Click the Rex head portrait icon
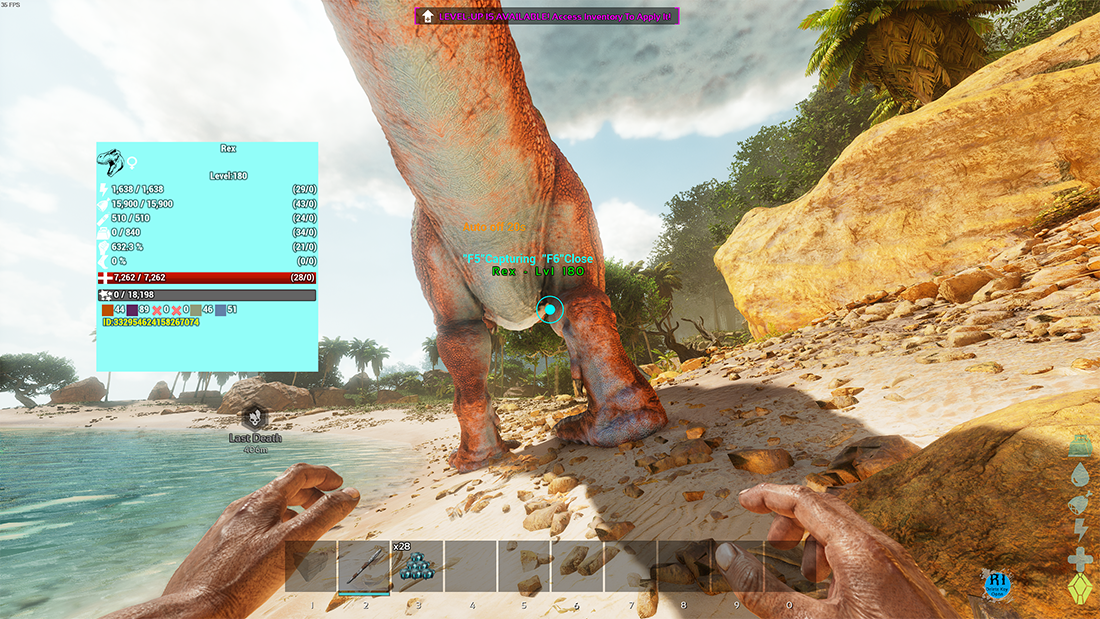This screenshot has height=619, width=1100. 110,161
